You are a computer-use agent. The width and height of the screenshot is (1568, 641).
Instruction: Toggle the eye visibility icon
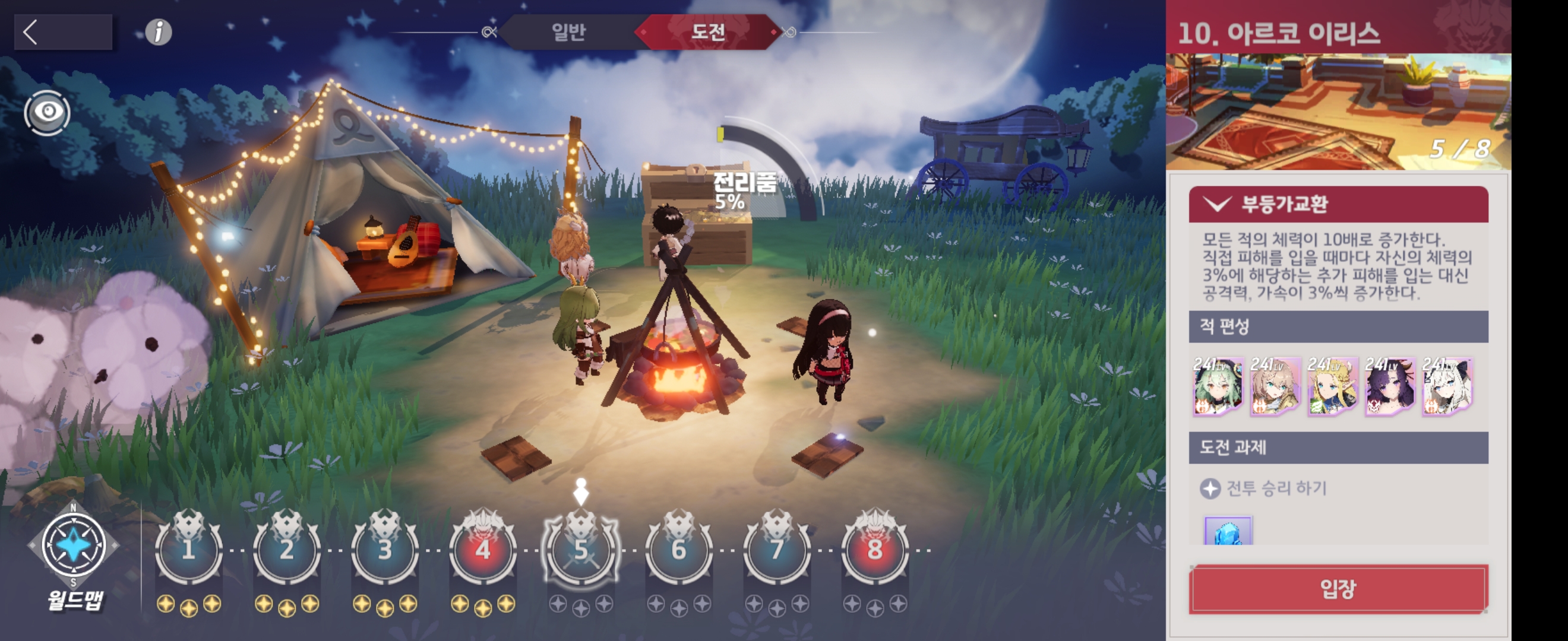[x=47, y=113]
